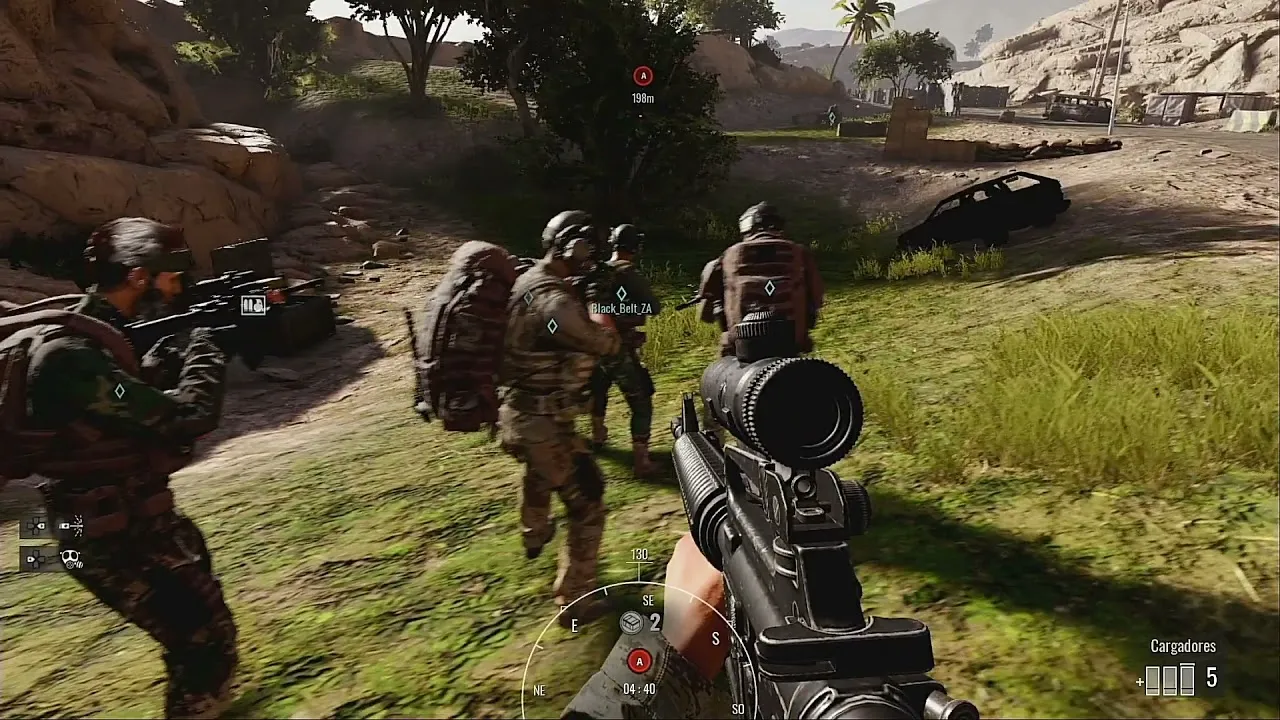The height and width of the screenshot is (720, 1280).
Task: Click the NE compass direction label
Action: click(x=539, y=690)
